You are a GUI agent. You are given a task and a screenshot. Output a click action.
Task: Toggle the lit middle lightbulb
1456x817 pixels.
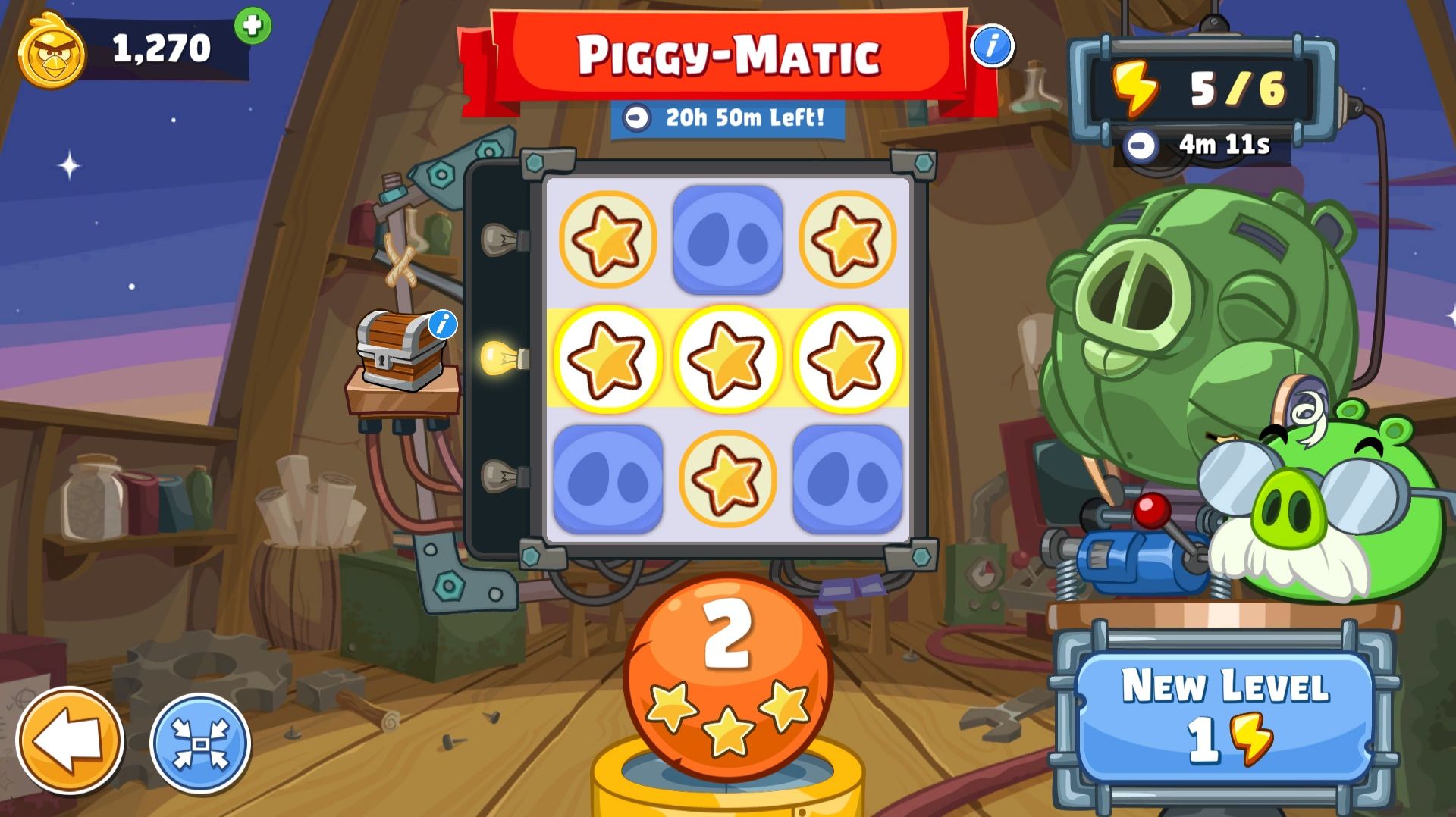[501, 353]
